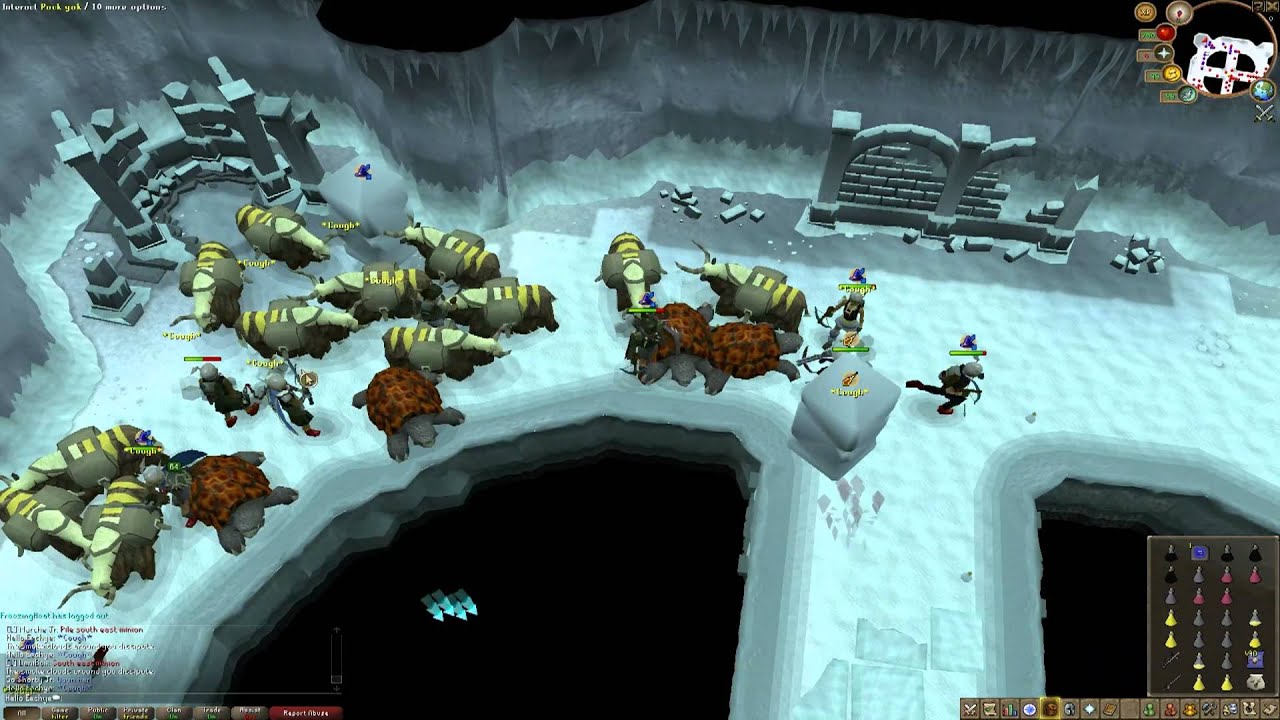Open the helmet worn equipment tab

pos(1070,709)
